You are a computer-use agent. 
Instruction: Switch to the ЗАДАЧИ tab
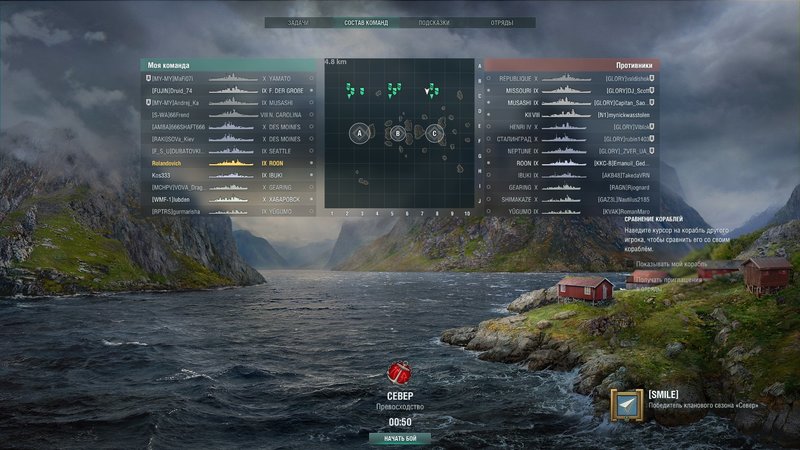[297, 22]
